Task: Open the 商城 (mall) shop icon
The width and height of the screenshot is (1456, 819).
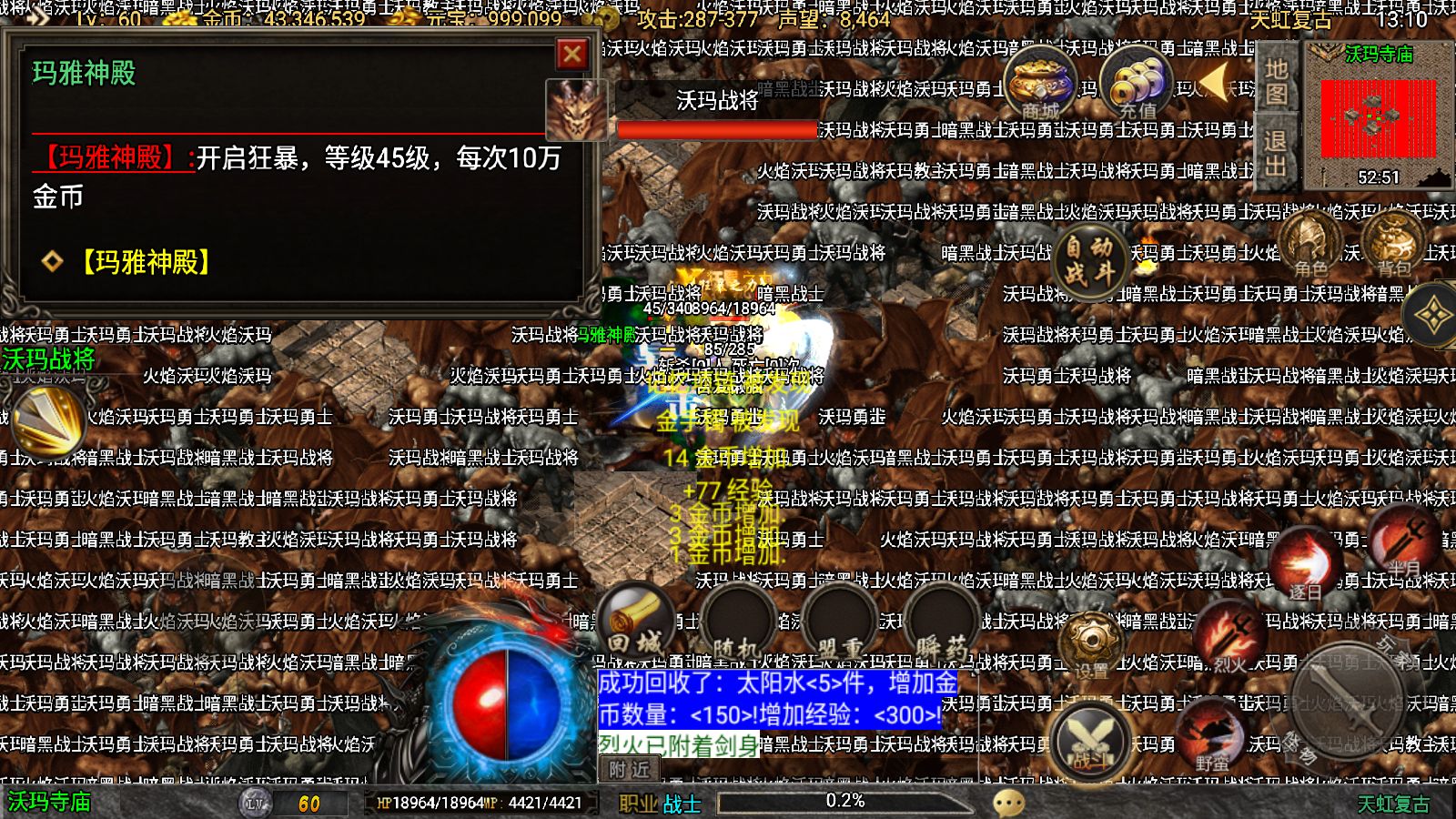Action: (x=1039, y=86)
